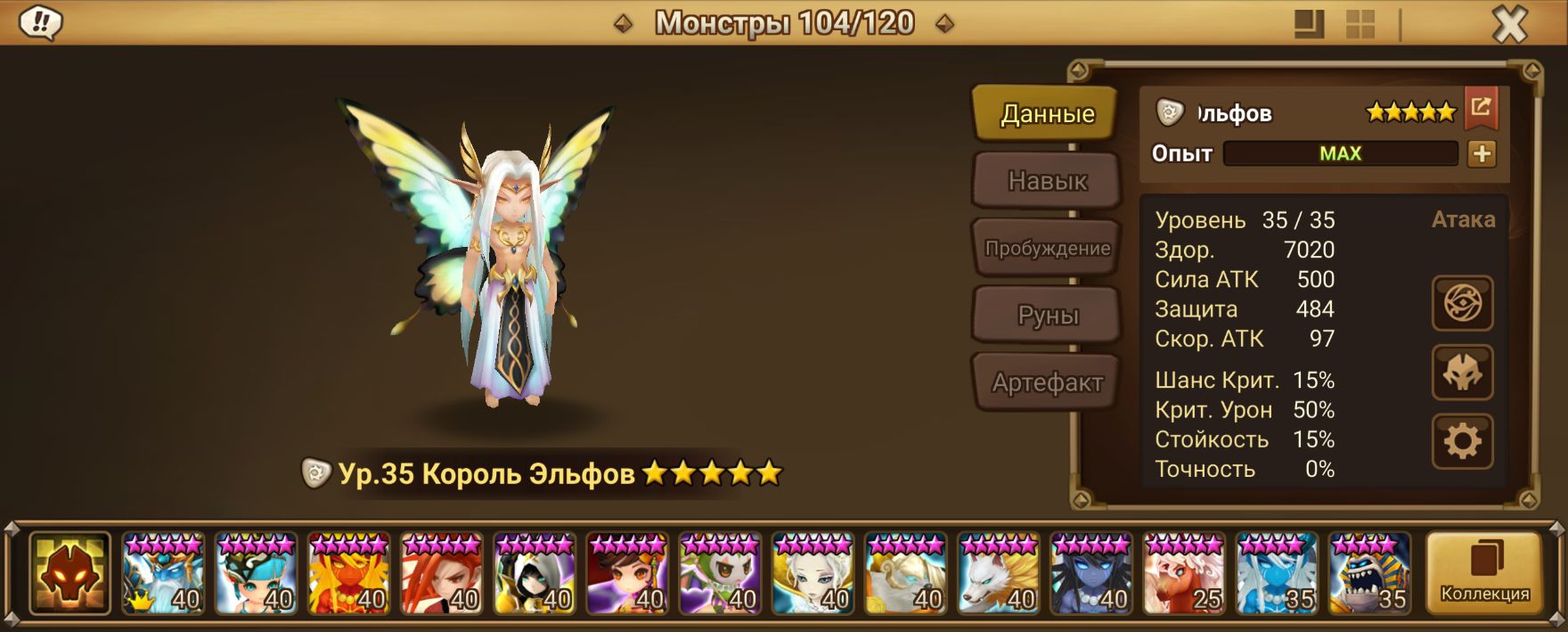Close the monsters screen with the X
This screenshot has width=1568, height=632.
click(1509, 25)
